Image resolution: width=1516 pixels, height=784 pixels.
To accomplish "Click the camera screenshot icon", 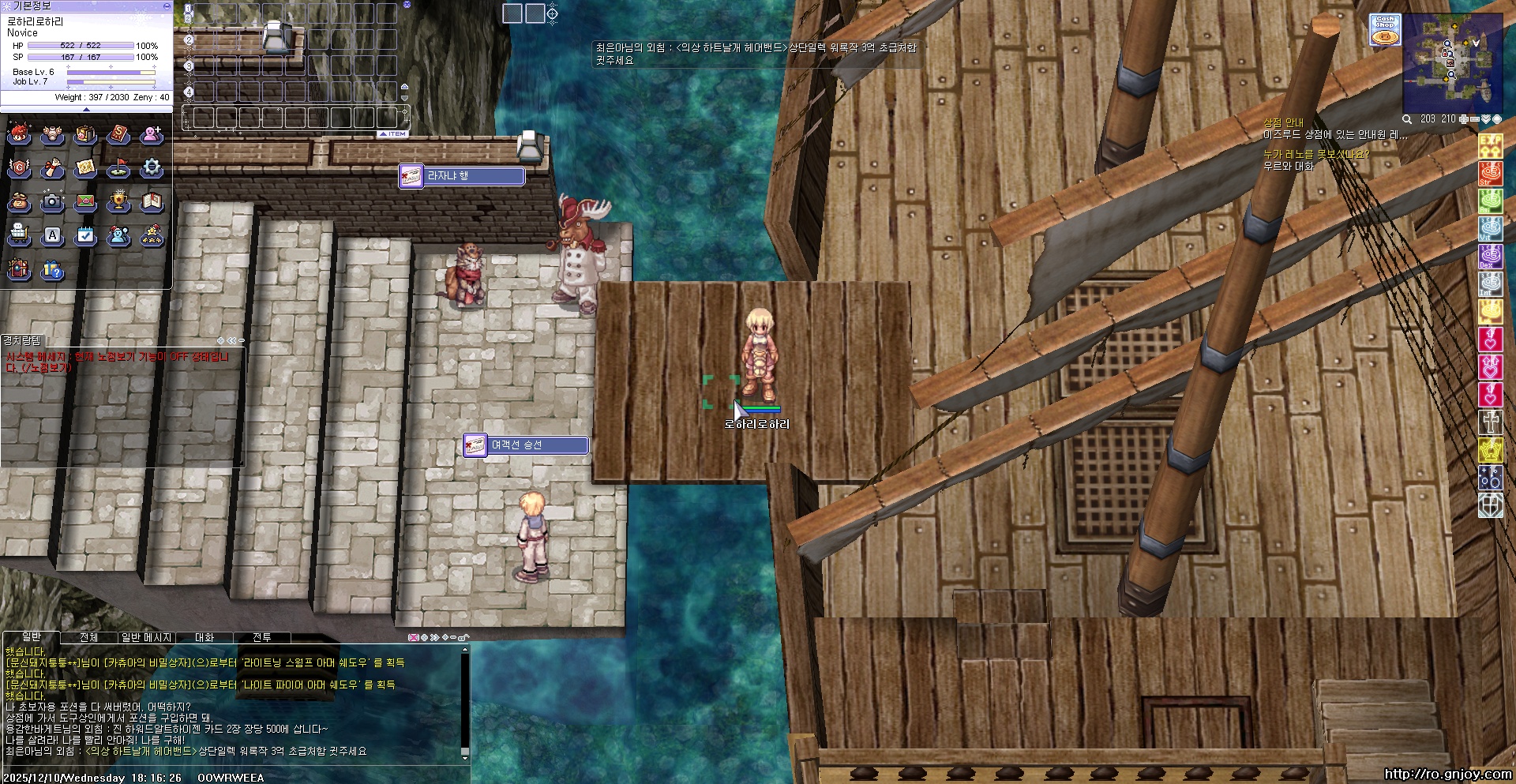I will (52, 201).
